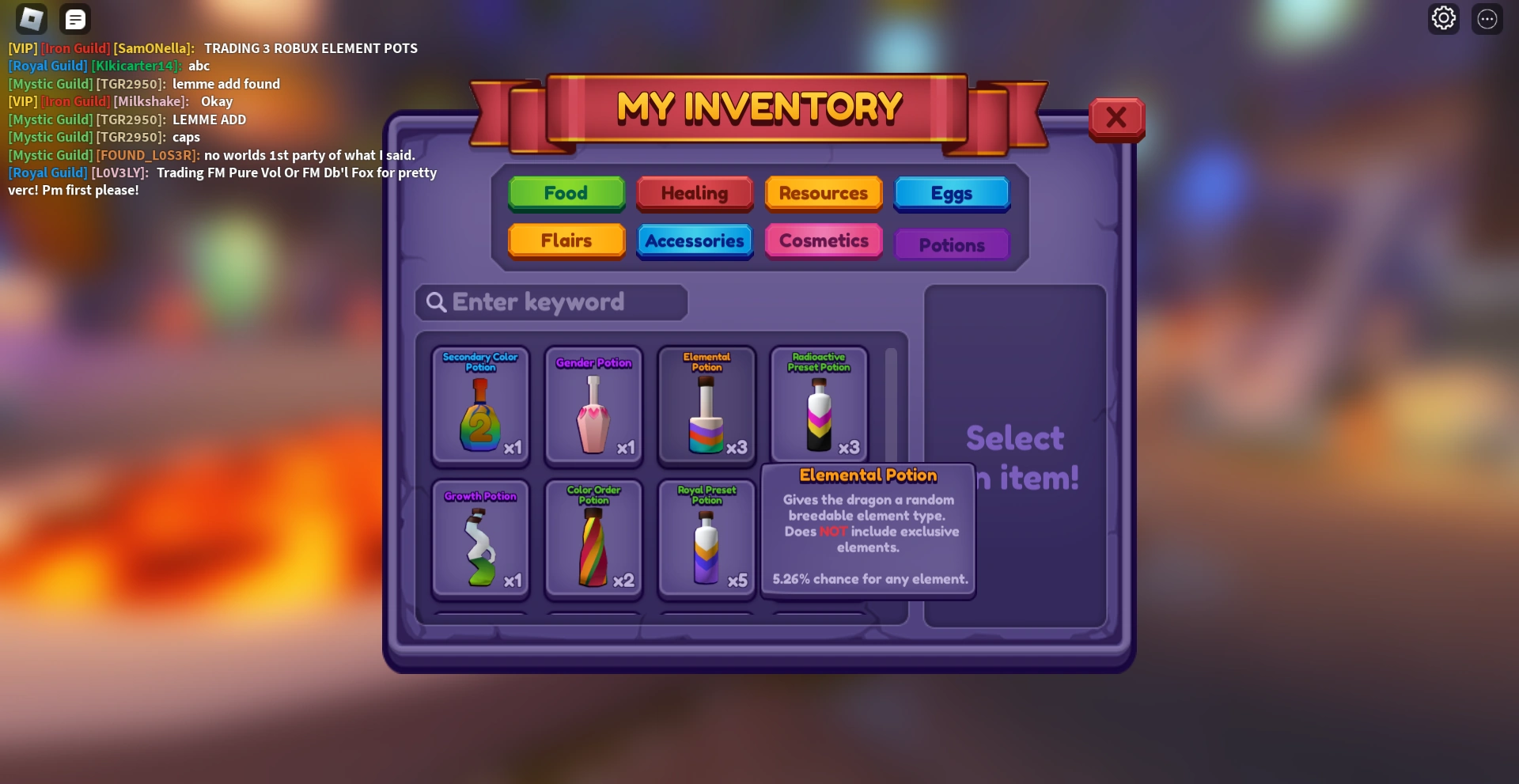This screenshot has height=784, width=1519.
Task: Select the Gender Potion item
Action: [593, 406]
